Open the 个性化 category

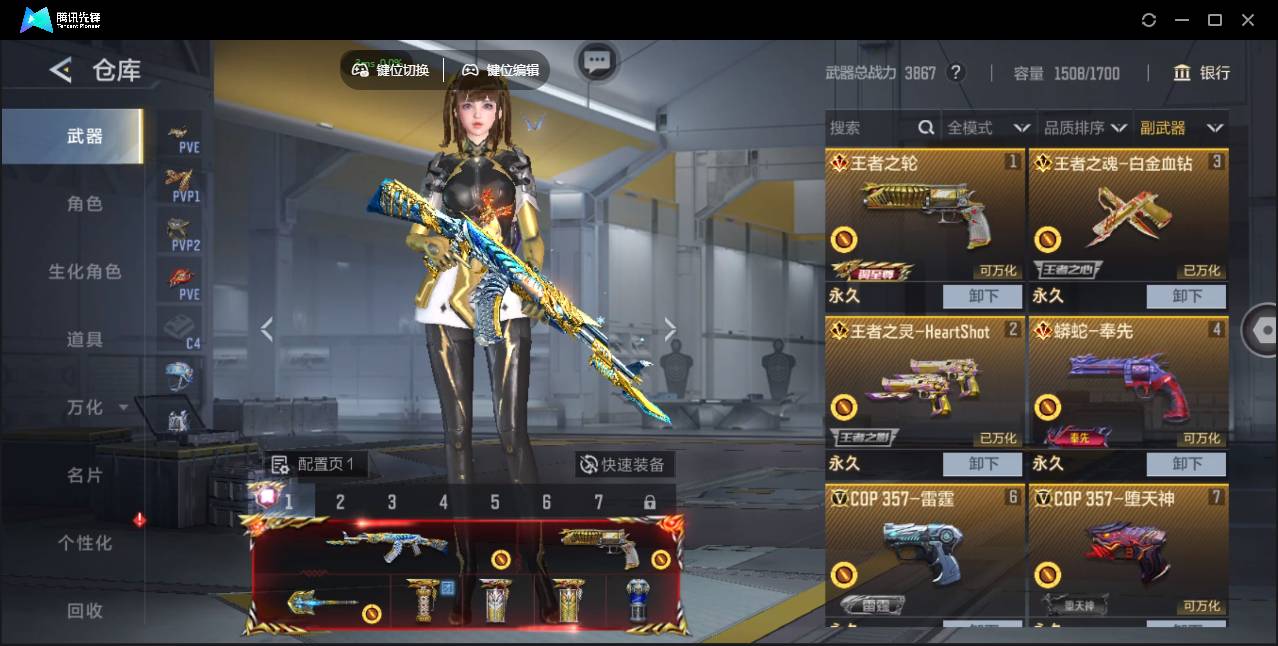pyautogui.click(x=85, y=543)
